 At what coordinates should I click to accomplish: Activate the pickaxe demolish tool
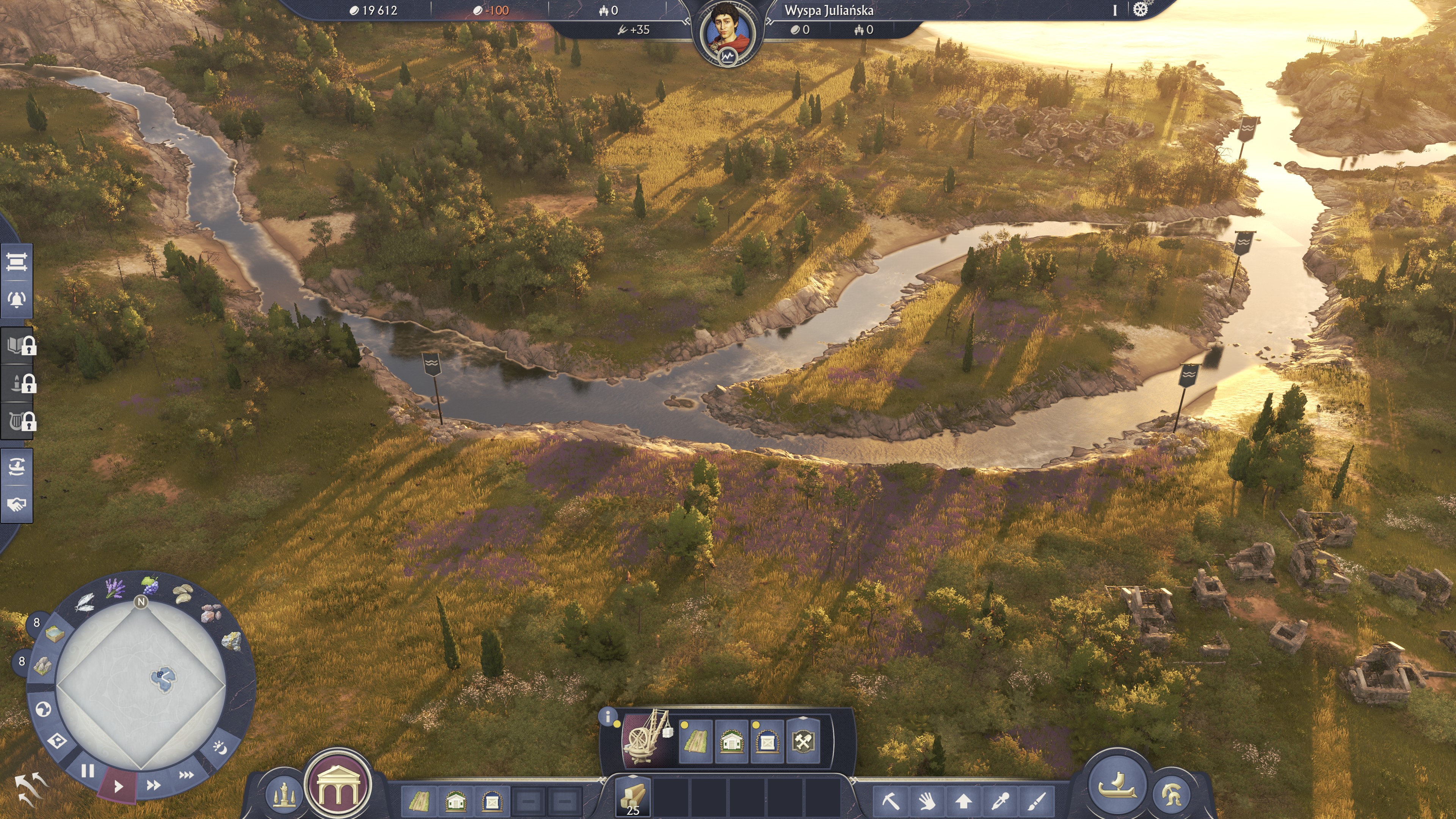(891, 800)
